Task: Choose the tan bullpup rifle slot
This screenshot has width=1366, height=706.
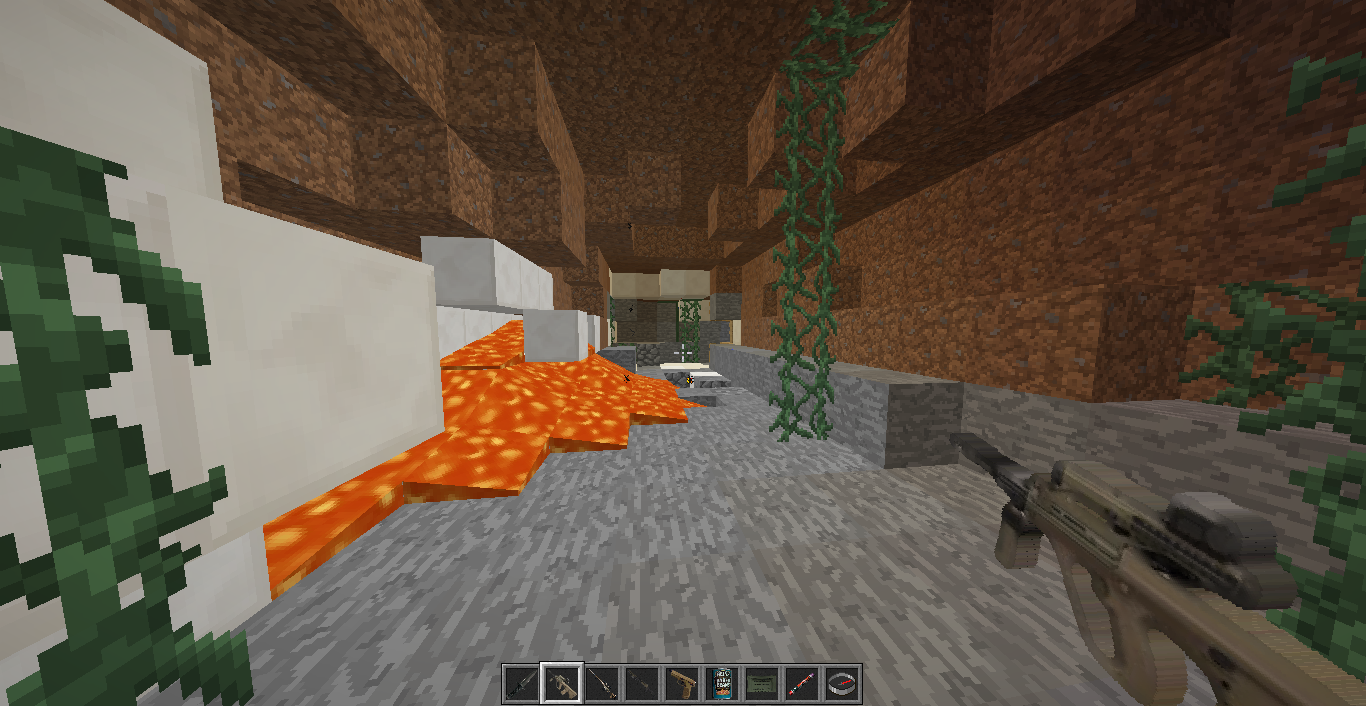Action: coord(561,684)
